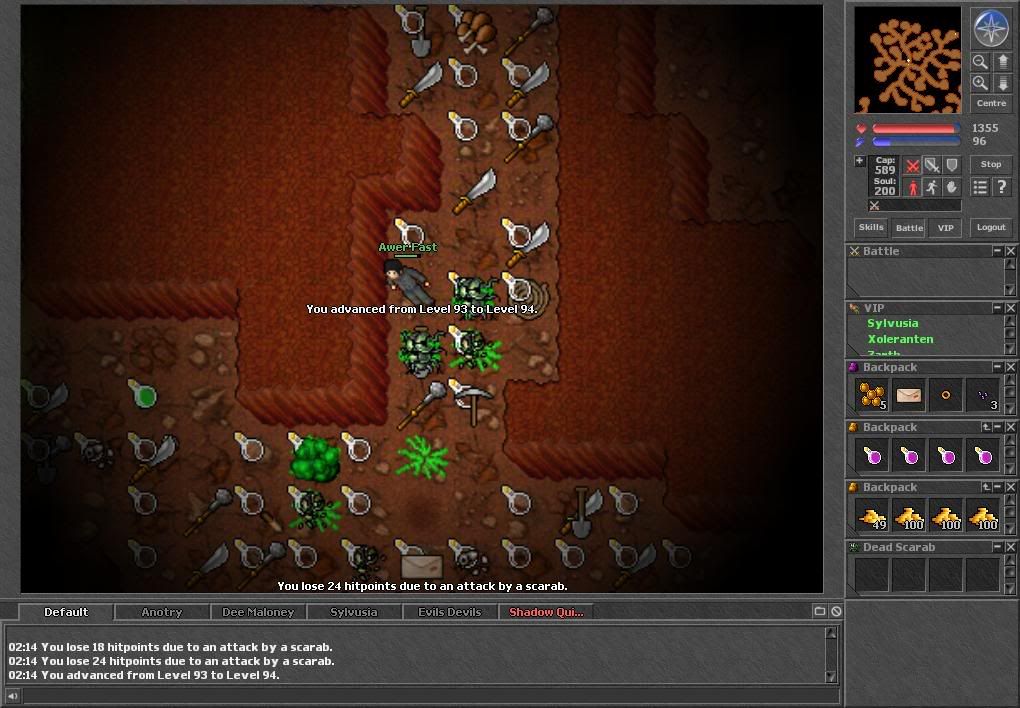This screenshot has width=1020, height=708.
Task: Select the stack of 49 gold coins
Action: pyautogui.click(x=871, y=516)
